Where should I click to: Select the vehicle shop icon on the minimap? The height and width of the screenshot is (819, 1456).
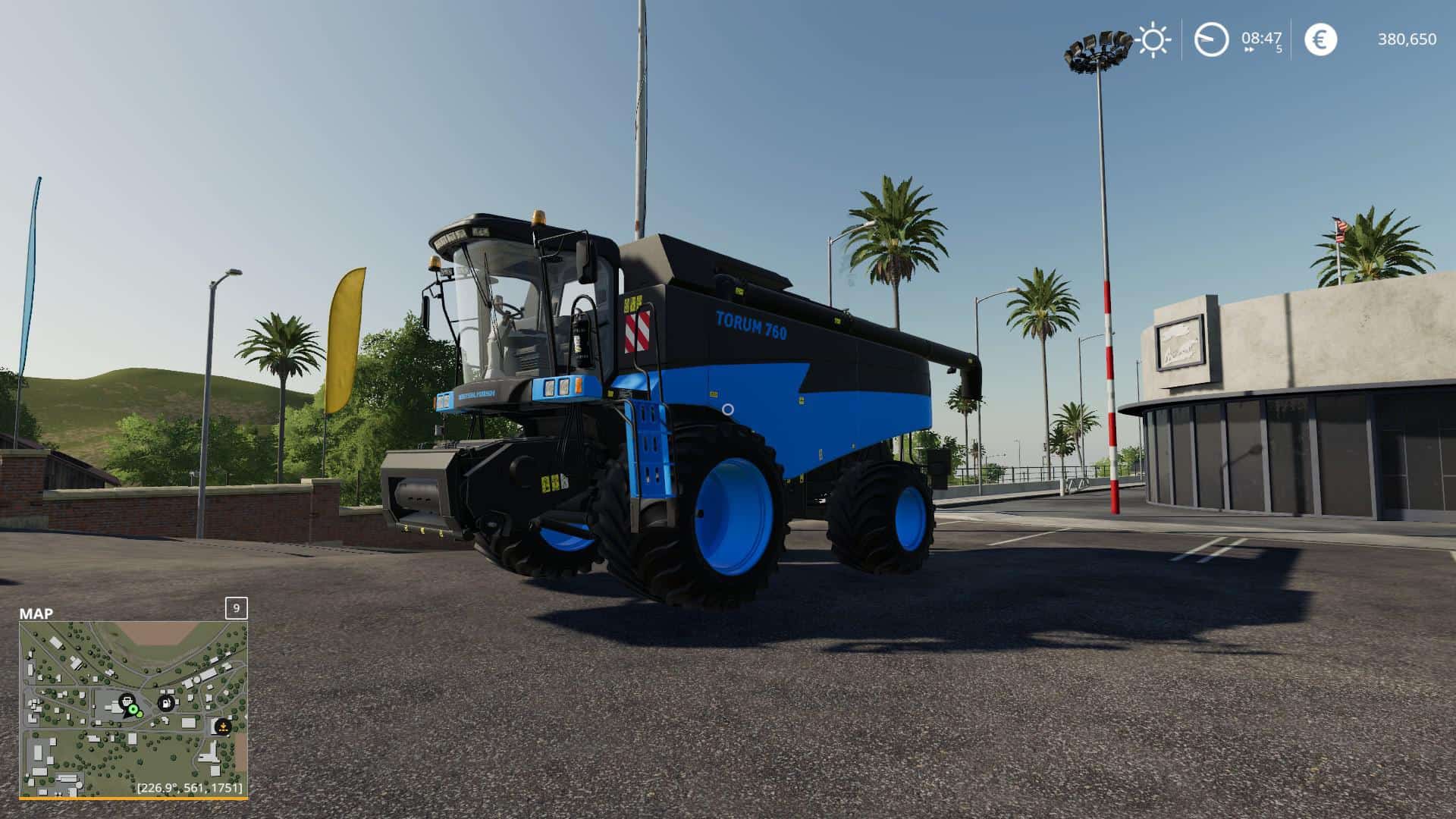[127, 701]
